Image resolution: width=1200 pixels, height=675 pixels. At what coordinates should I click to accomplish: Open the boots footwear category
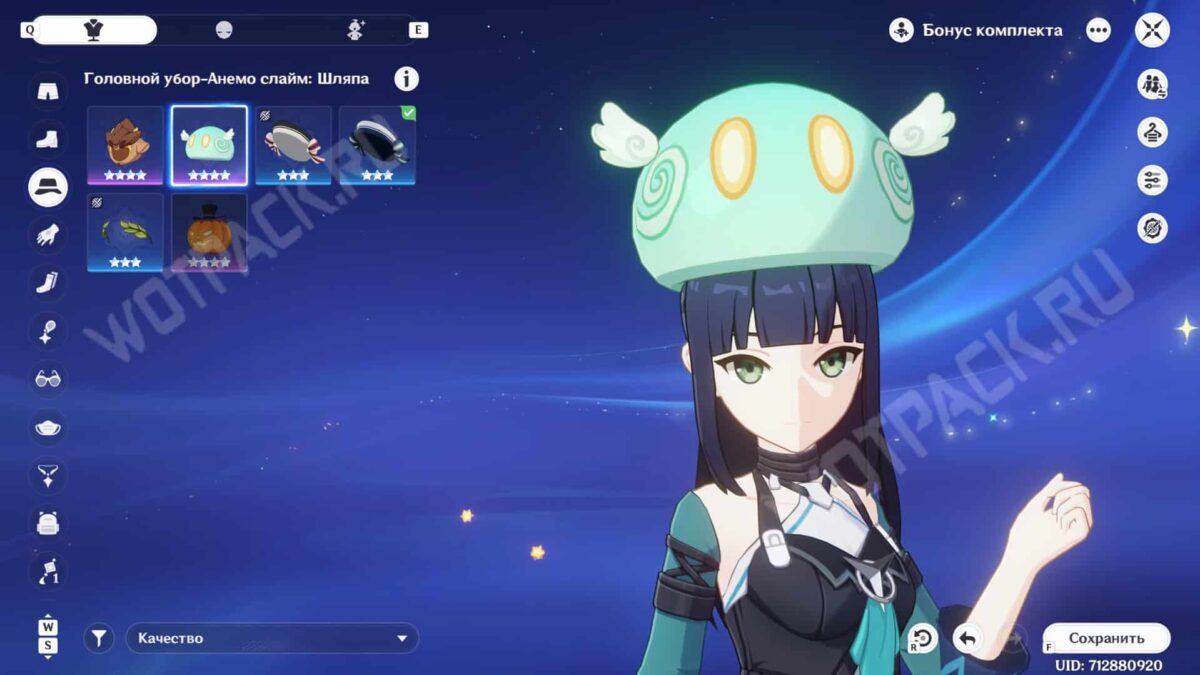(48, 139)
